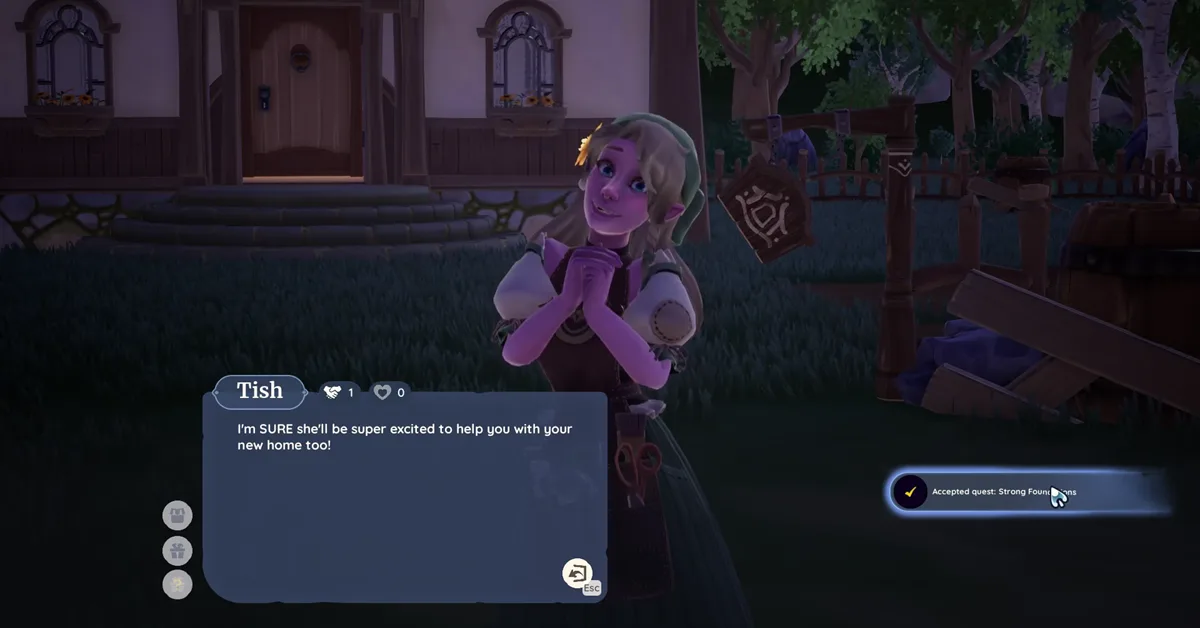Viewport: 1200px width, 628px height.
Task: Select the gift icon beside the dialogue
Action: point(177,550)
